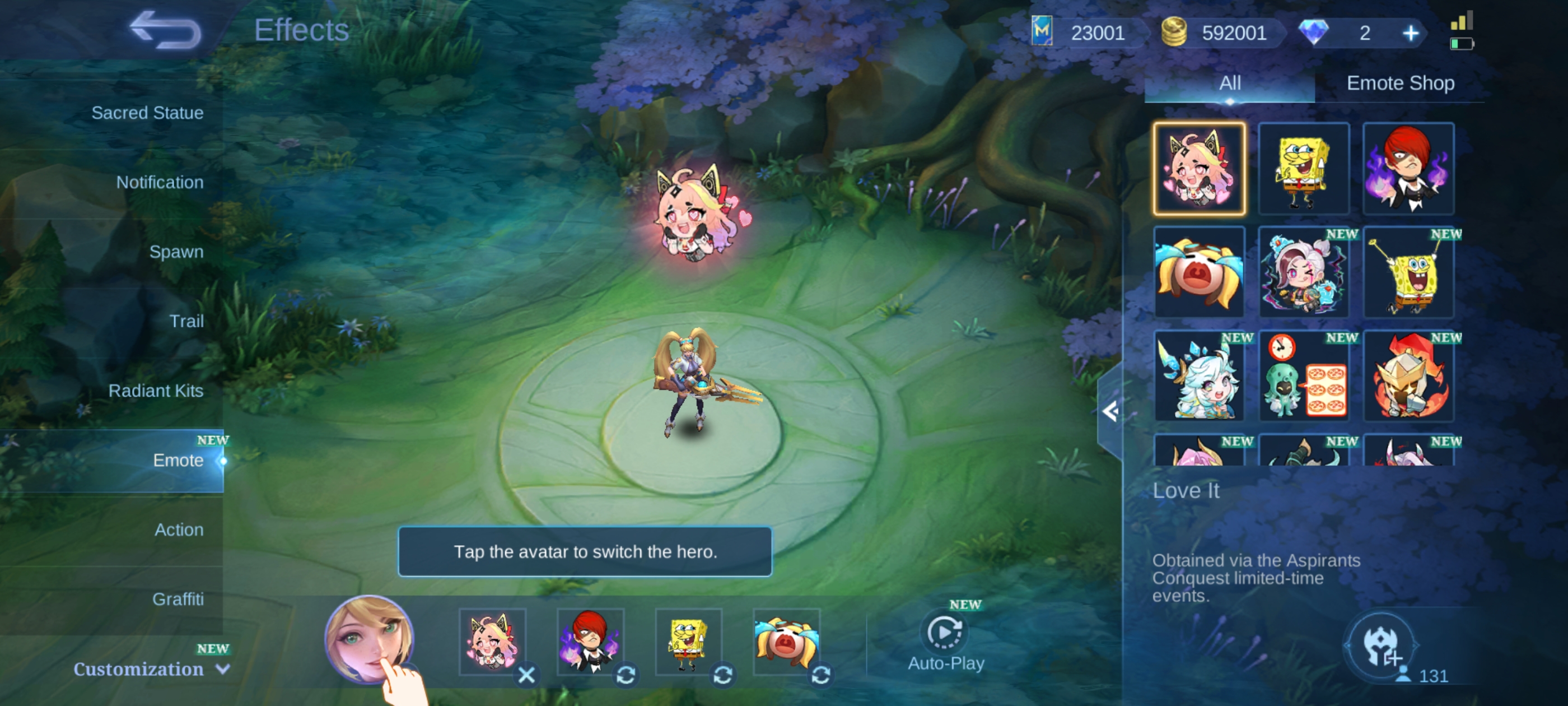Remove the equipped cat-girl emote
Screen dimensions: 1568x706
[526, 674]
